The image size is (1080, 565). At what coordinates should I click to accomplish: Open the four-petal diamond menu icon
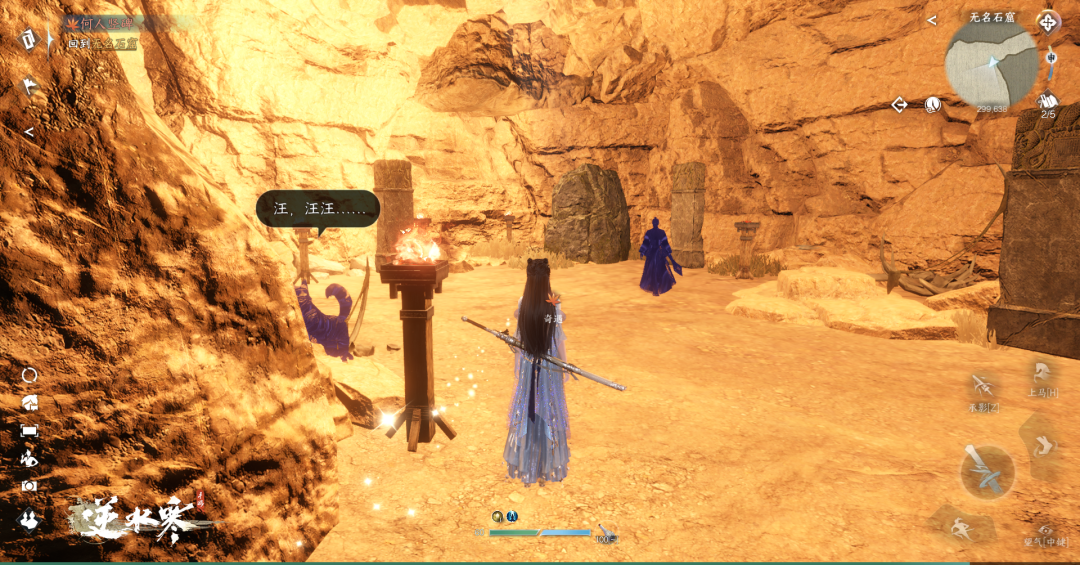click(x=1048, y=21)
